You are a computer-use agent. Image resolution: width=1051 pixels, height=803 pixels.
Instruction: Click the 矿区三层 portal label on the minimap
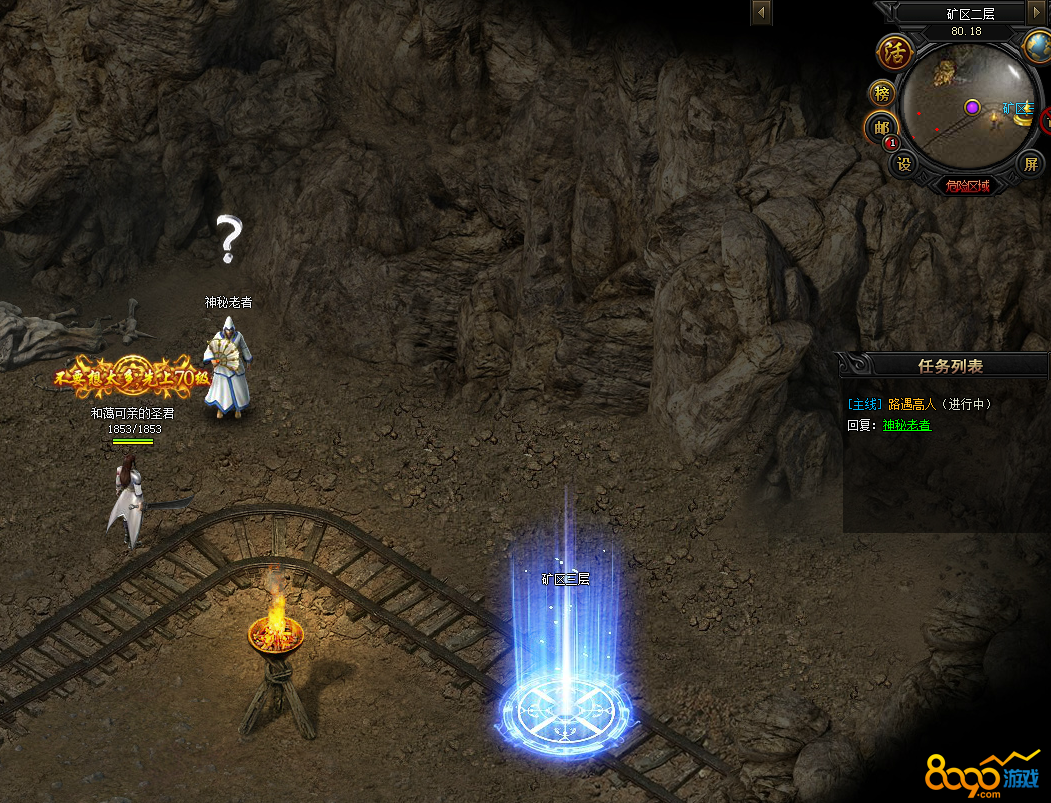point(1017,108)
